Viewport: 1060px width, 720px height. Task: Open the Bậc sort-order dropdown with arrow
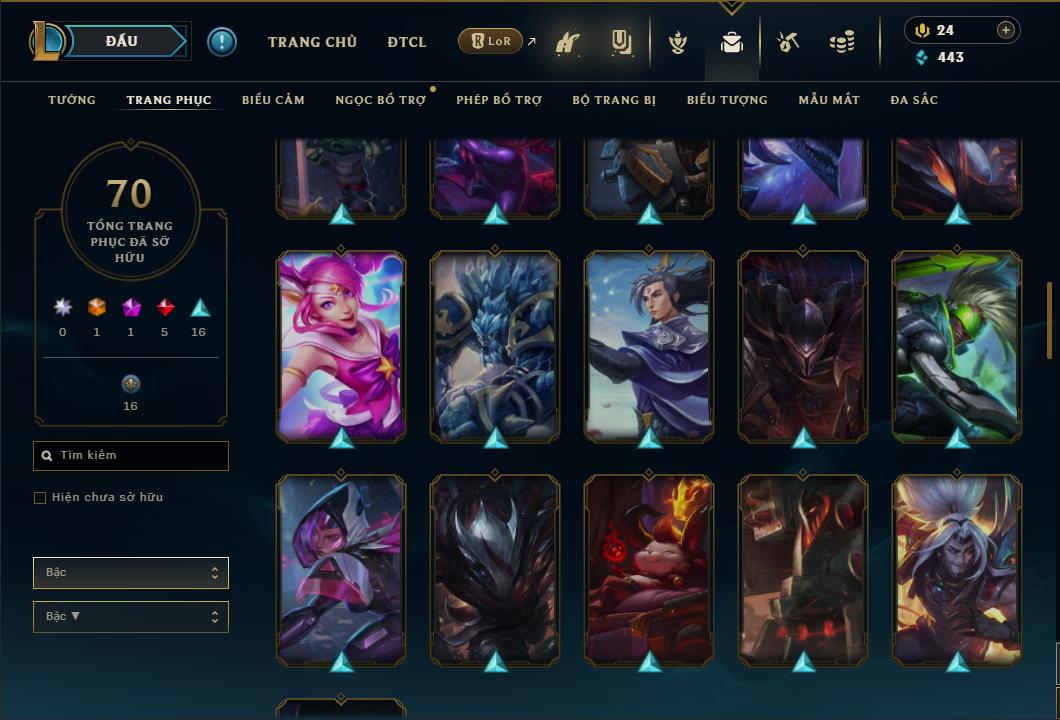131,617
